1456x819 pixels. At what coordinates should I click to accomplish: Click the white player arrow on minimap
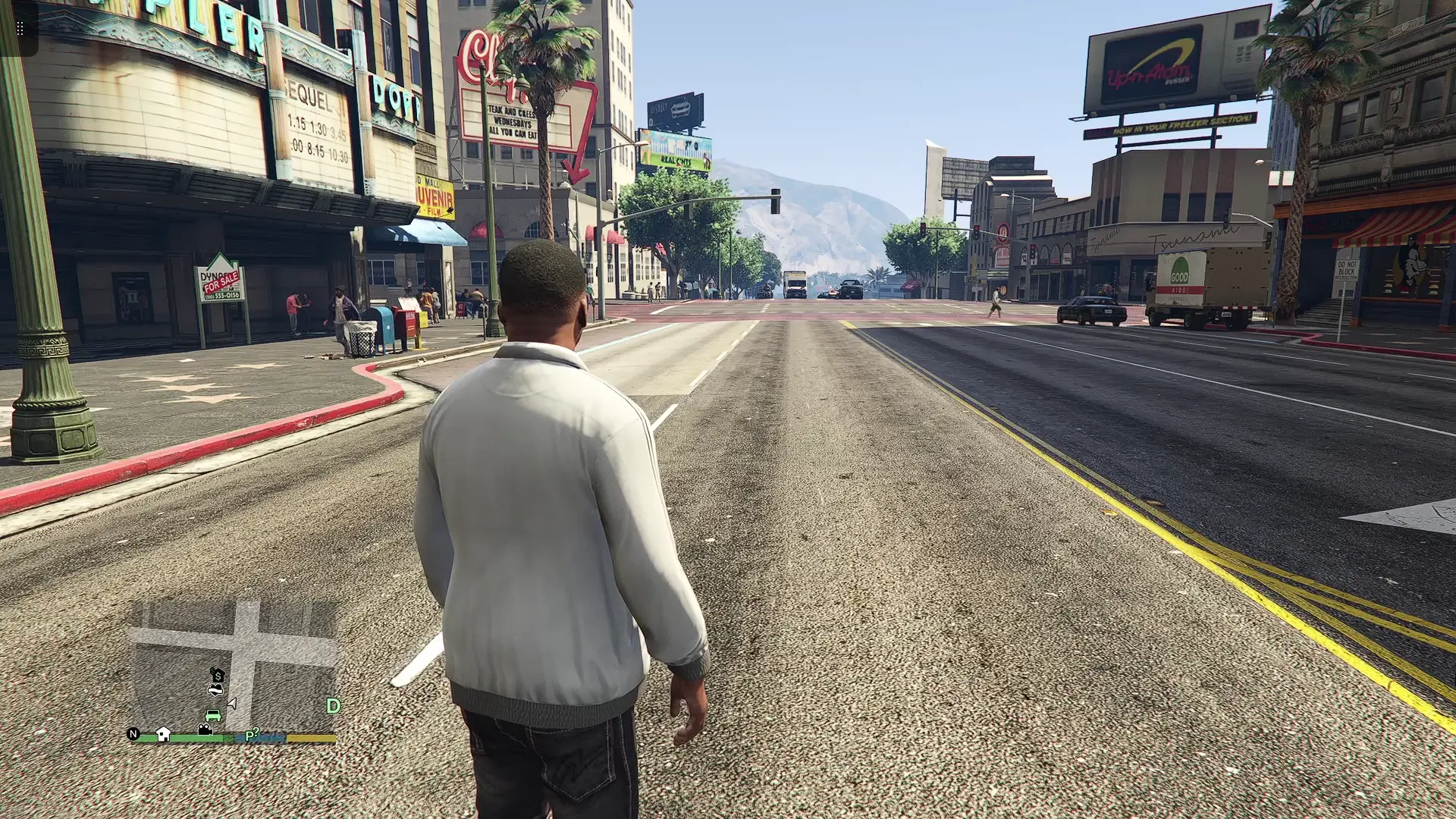tap(232, 704)
